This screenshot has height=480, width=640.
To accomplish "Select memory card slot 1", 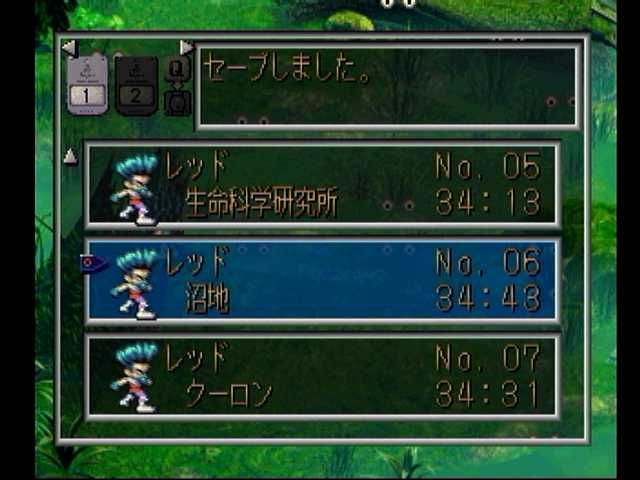I will tap(88, 85).
